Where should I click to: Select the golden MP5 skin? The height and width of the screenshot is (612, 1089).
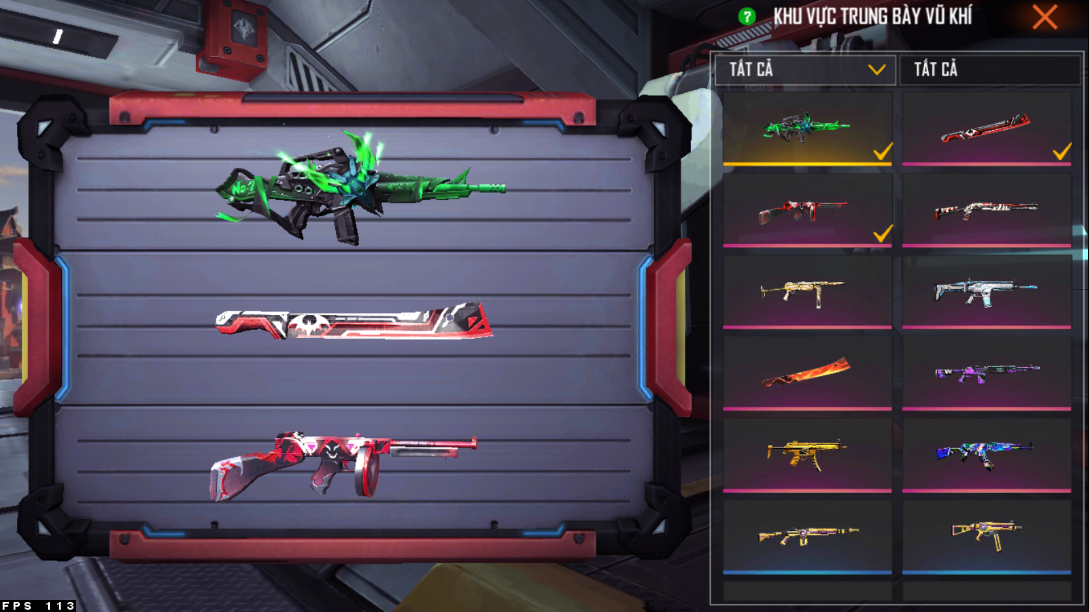[x=807, y=452]
